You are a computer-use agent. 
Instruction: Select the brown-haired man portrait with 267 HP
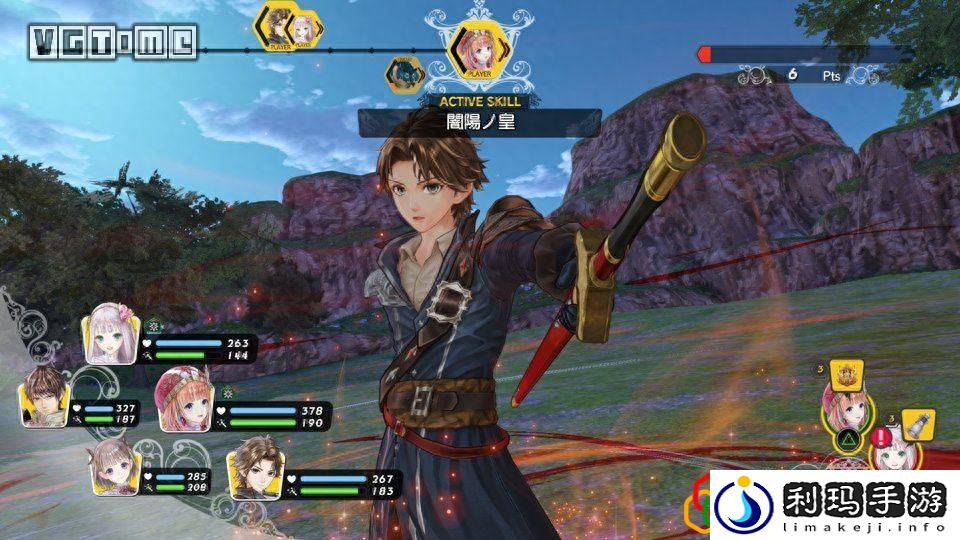(251, 470)
